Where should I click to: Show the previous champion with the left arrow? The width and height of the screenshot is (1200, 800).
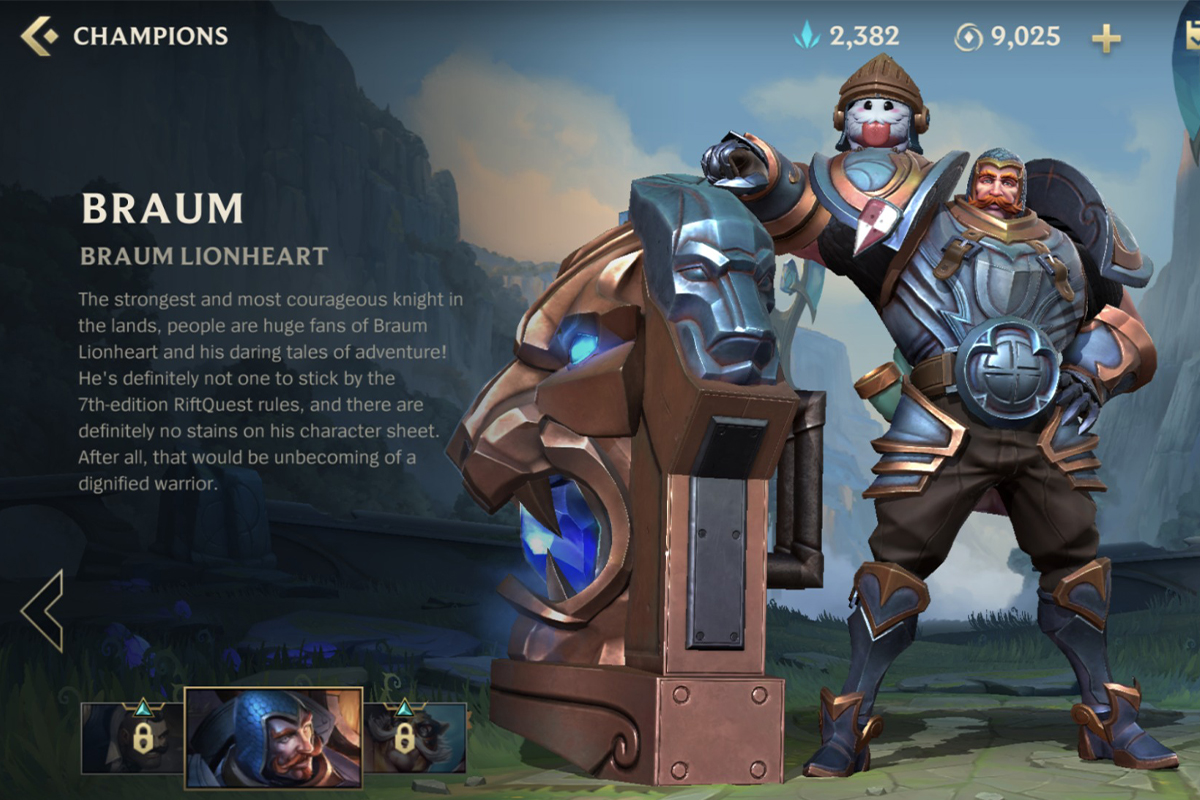pyautogui.click(x=43, y=611)
